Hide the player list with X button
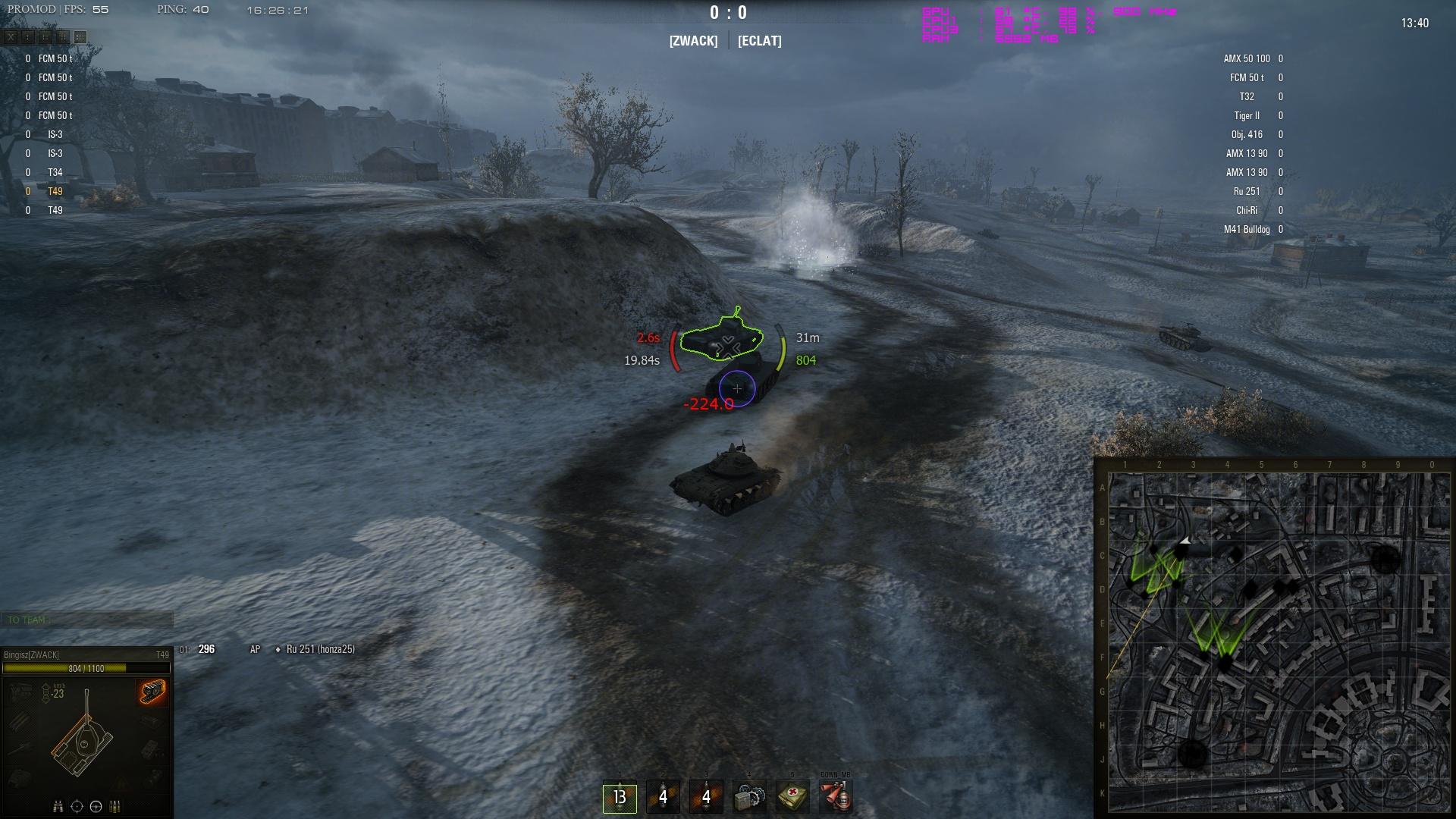The height and width of the screenshot is (819, 1456). (x=11, y=36)
